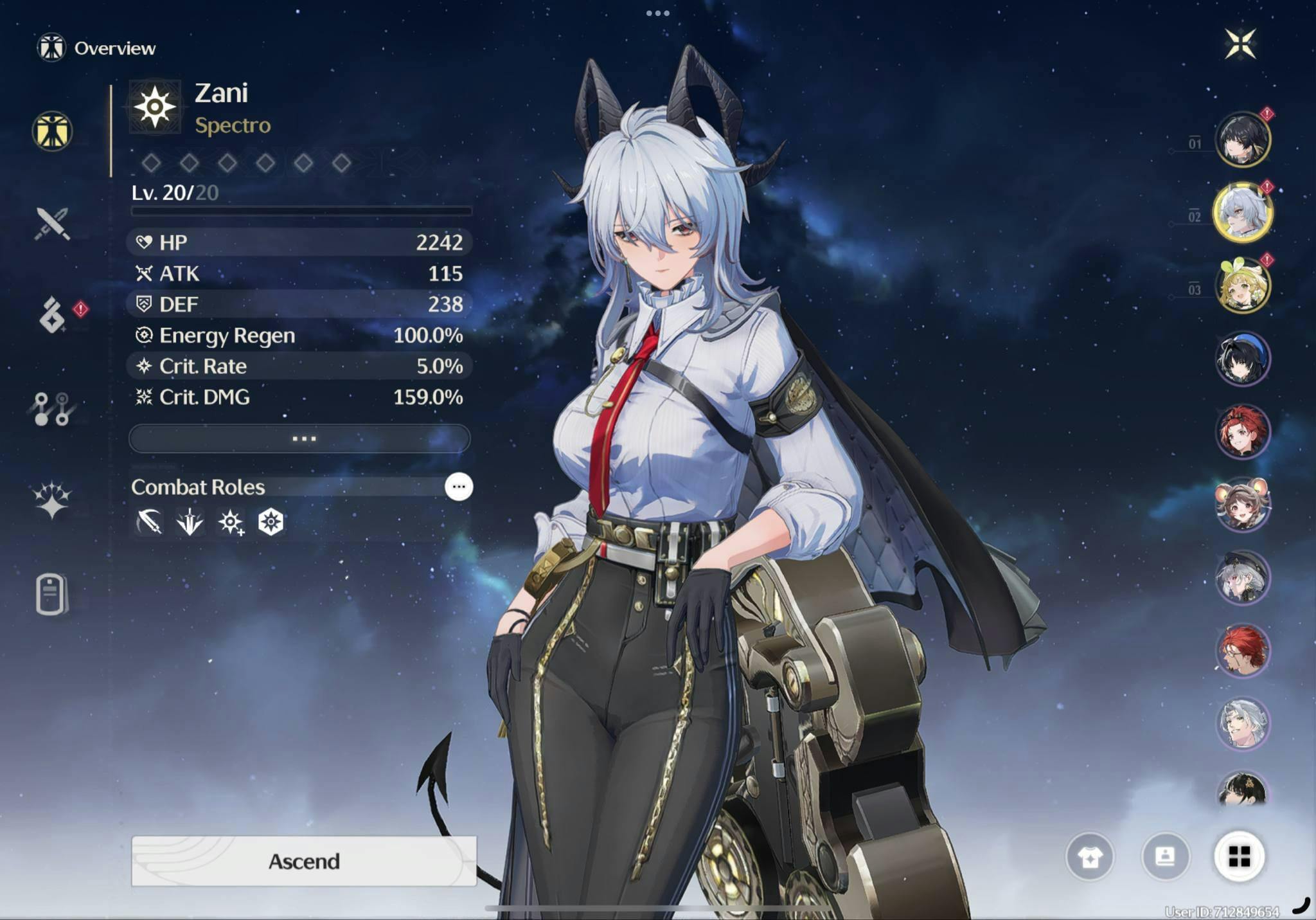The image size is (1316, 920).
Task: Open the character portrait card button
Action: pos(1165,856)
